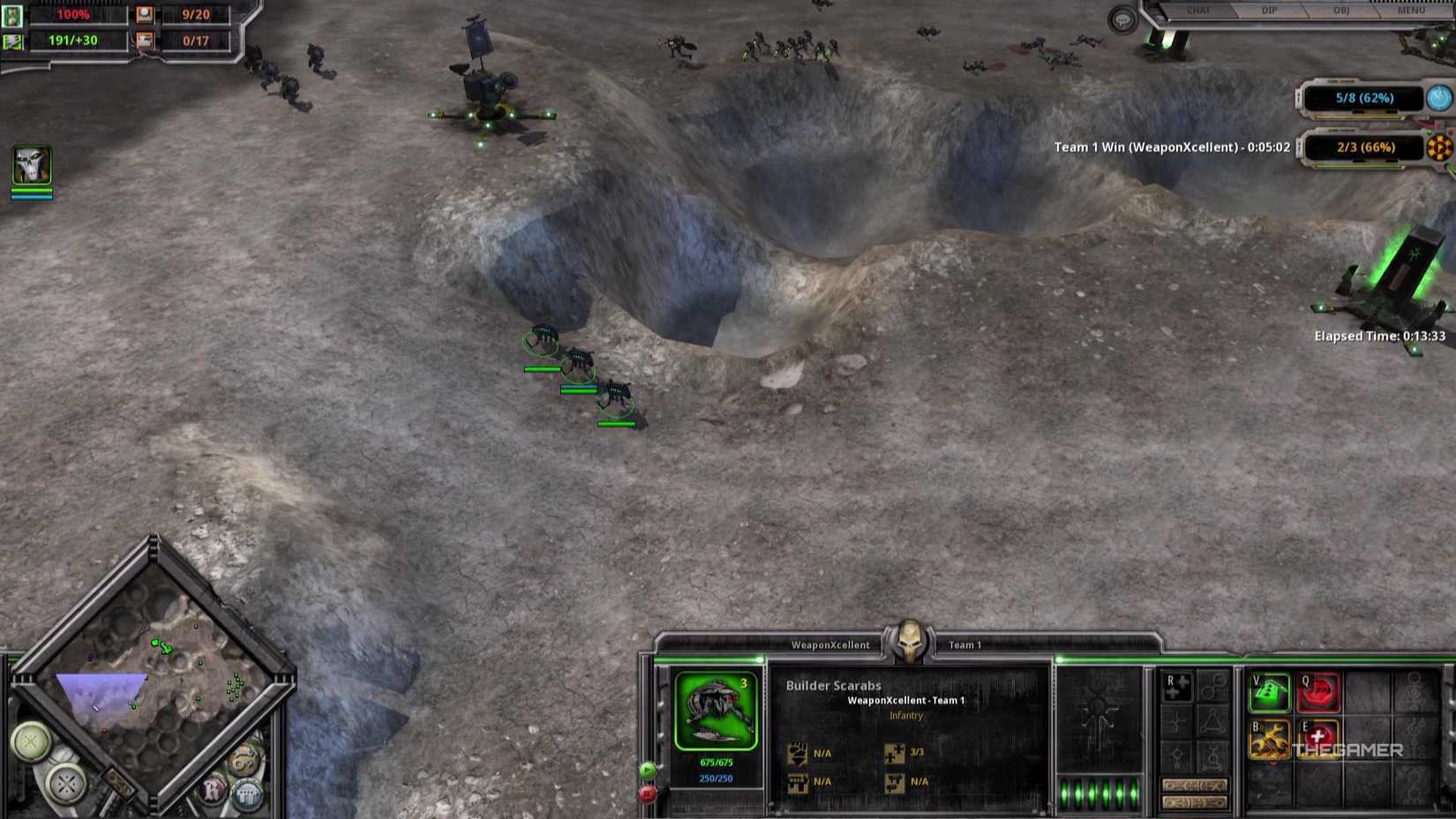Screen dimensions: 1456x819
Task: Click the golden repair wrench command (B)
Action: tap(1270, 740)
